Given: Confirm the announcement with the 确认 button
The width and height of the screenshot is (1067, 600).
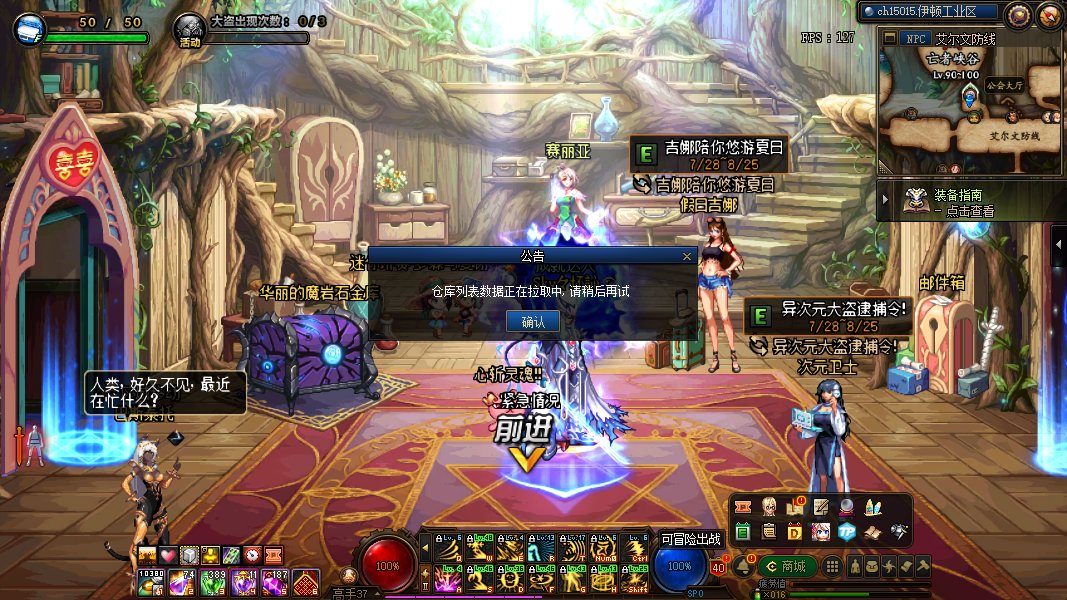Looking at the screenshot, I should [533, 321].
